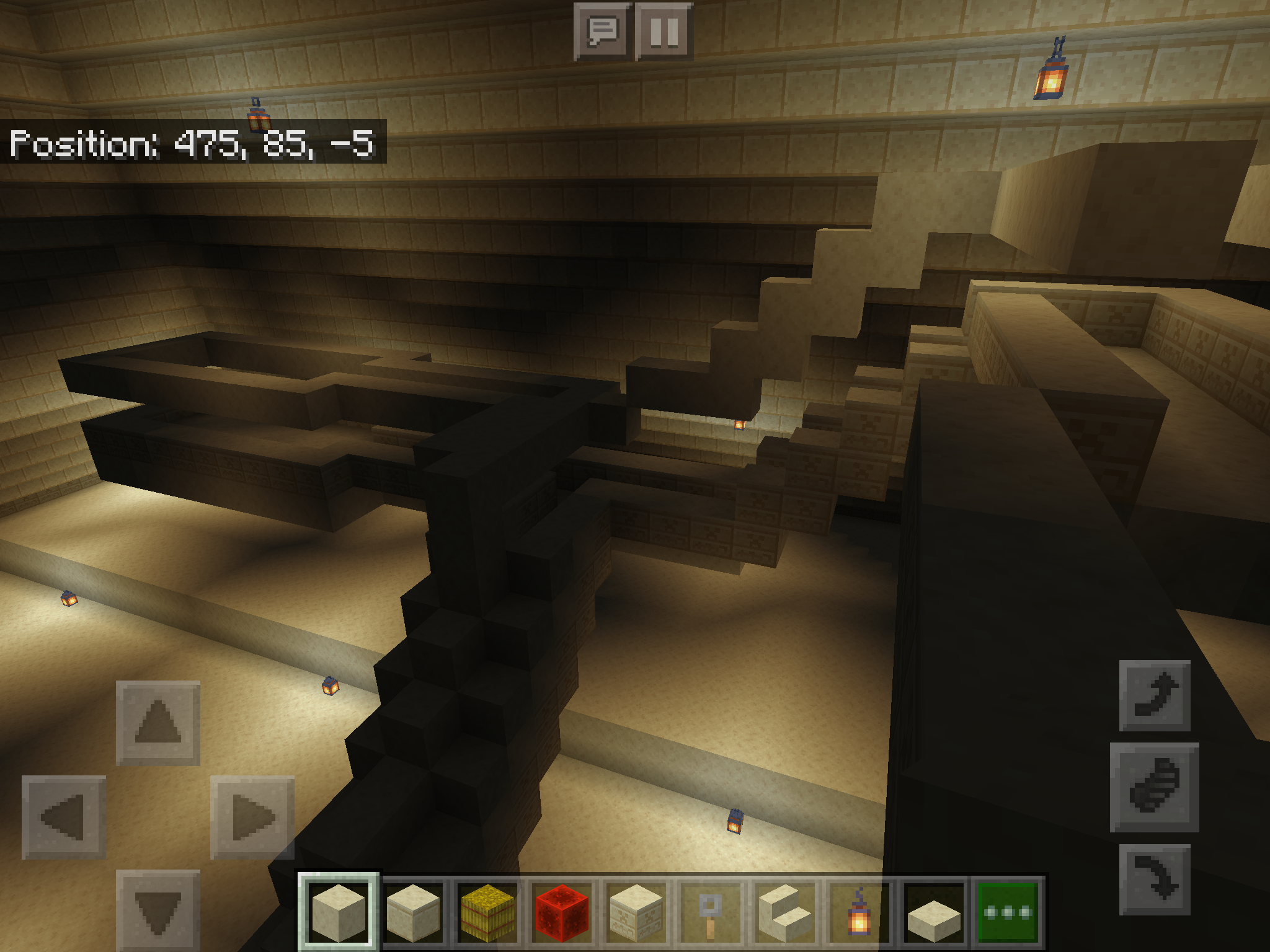Click the Position coordinates overlay
Viewport: 1270px width, 952px height.
tap(192, 144)
